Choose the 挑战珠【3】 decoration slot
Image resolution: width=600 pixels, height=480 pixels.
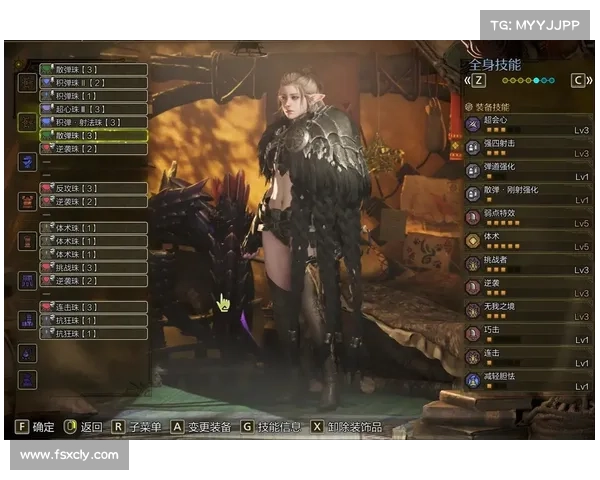pyautogui.click(x=93, y=267)
